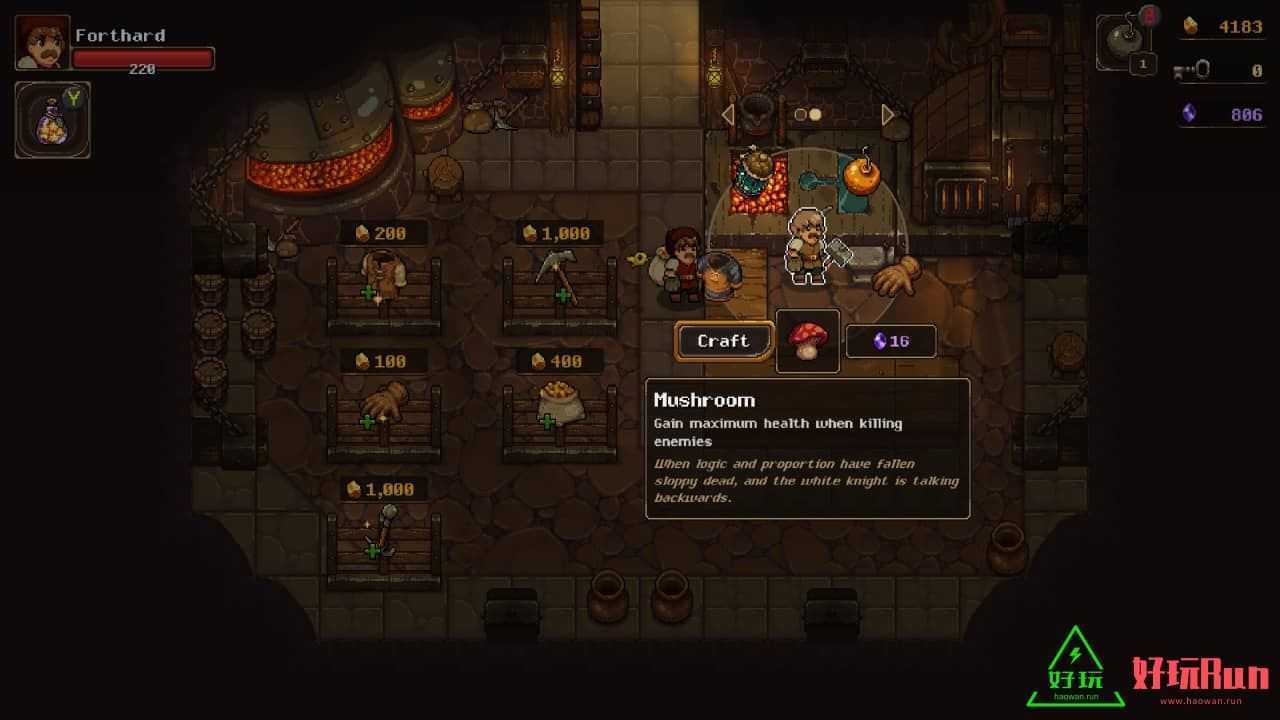Go to the previous crafting page arrow
This screenshot has width=1280, height=720.
(728, 115)
